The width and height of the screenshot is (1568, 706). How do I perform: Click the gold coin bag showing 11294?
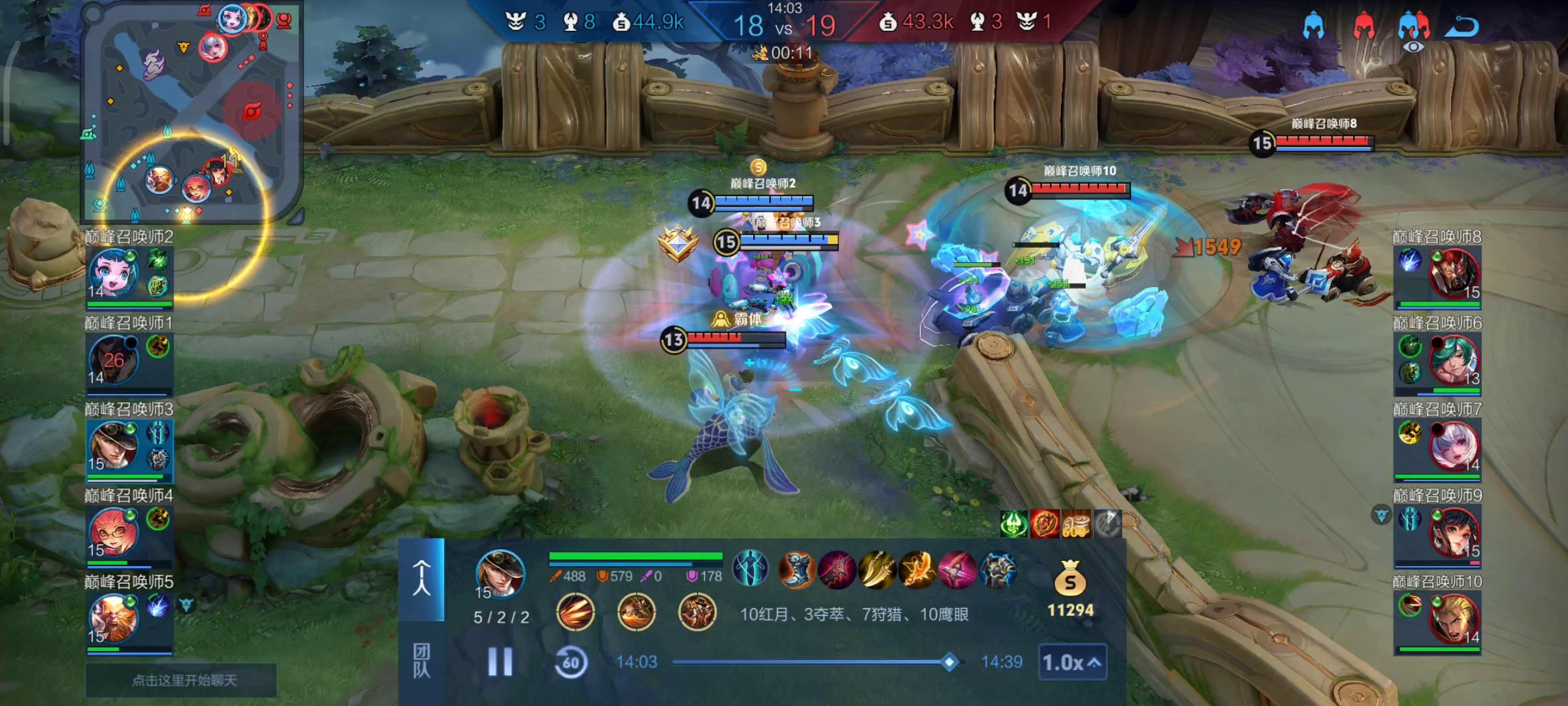(x=1070, y=579)
